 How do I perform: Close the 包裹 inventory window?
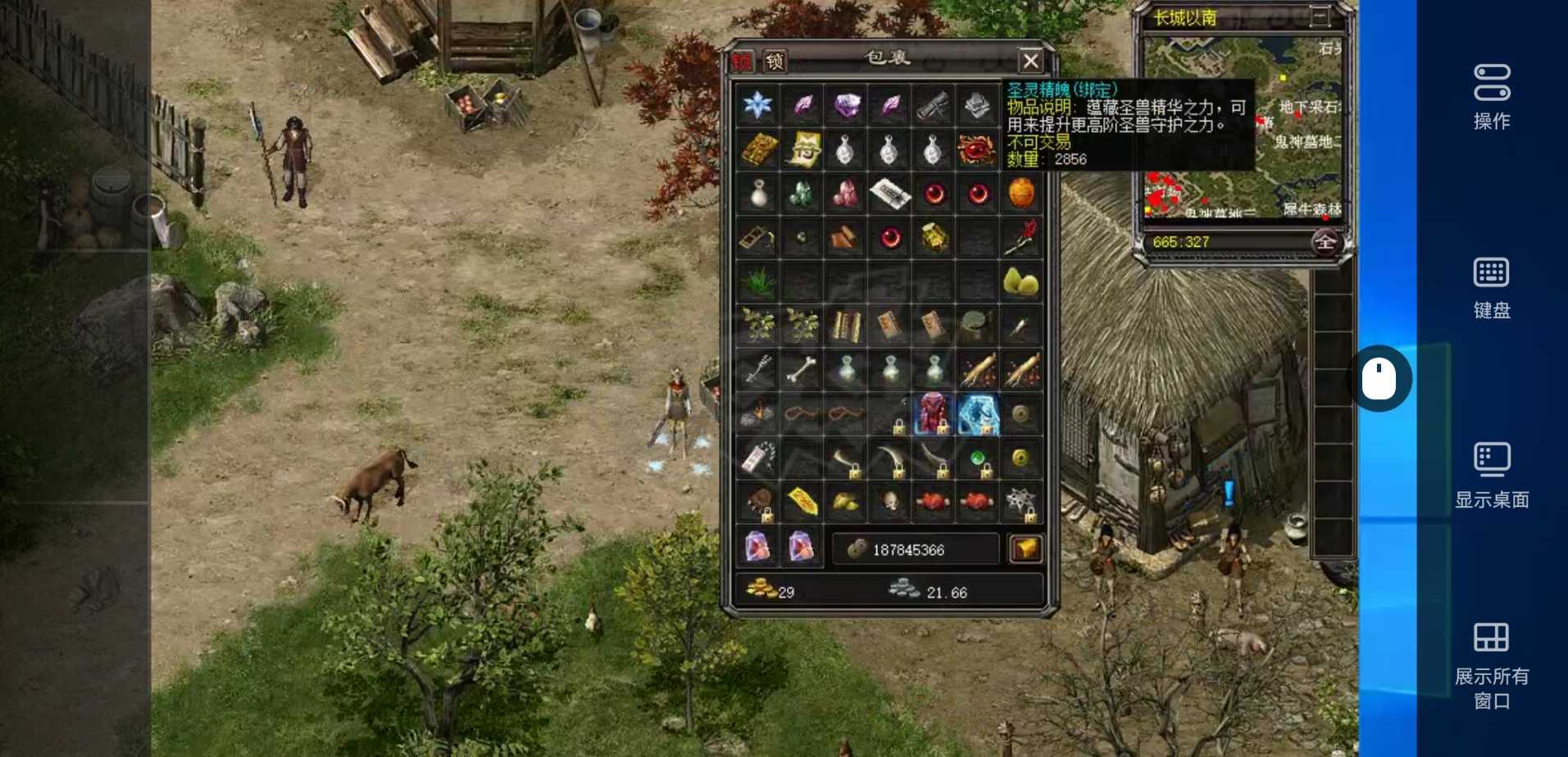coord(1030,61)
